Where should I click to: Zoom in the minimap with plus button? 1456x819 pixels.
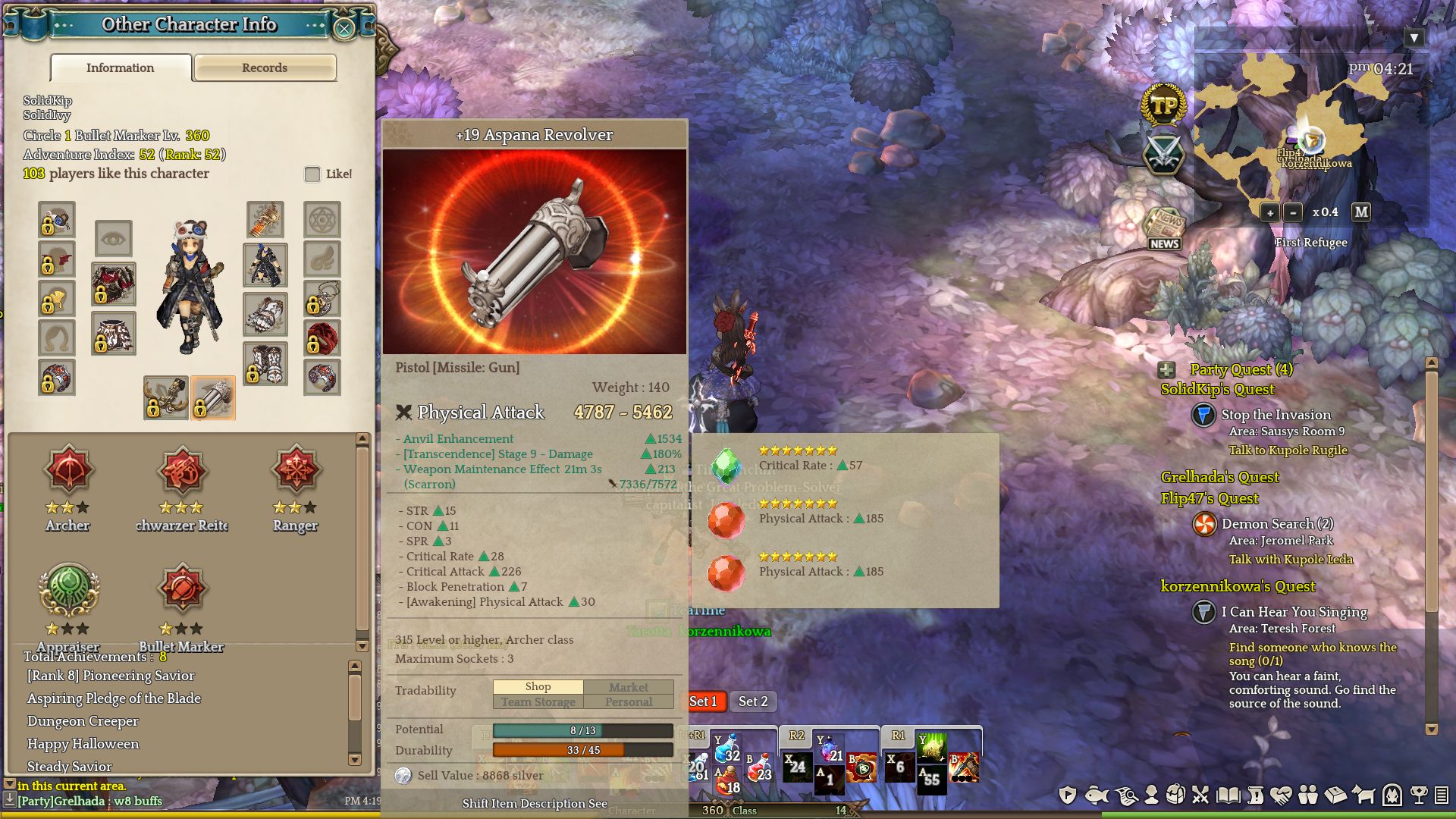point(1269,212)
